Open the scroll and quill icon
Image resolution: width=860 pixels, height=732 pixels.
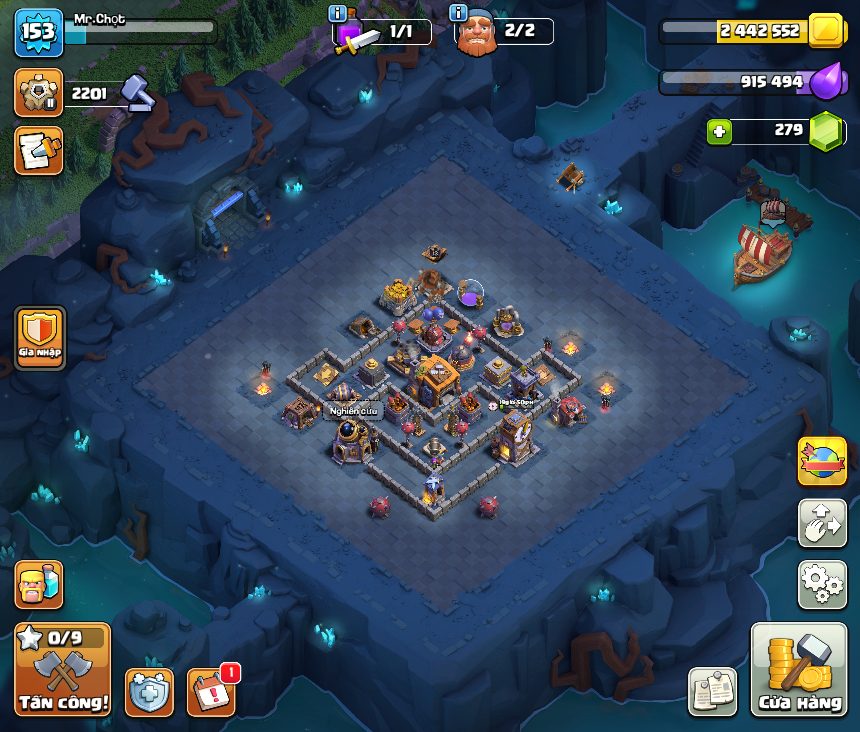point(38,151)
